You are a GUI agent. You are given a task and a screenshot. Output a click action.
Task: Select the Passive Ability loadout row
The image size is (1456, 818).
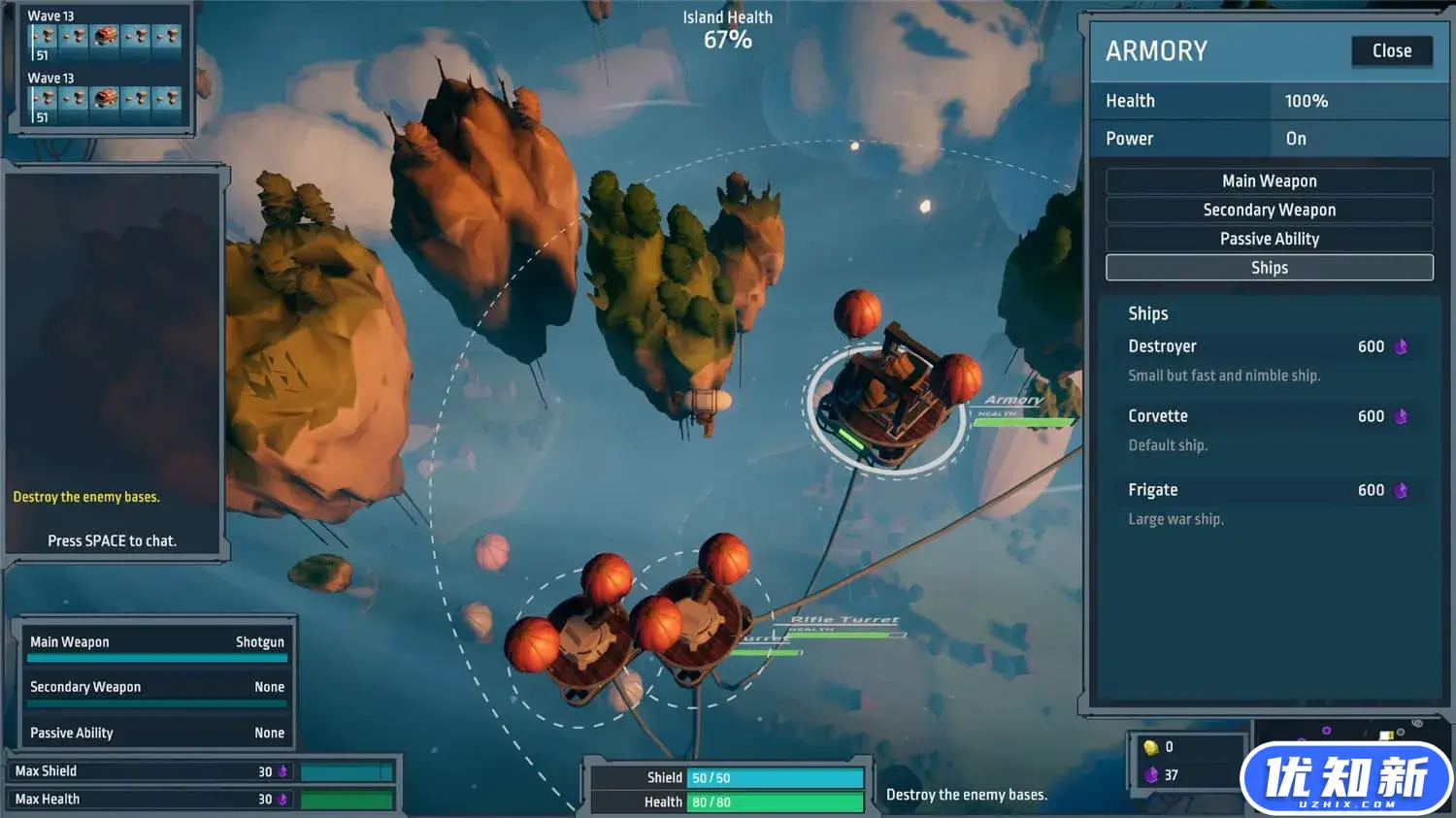pyautogui.click(x=157, y=734)
